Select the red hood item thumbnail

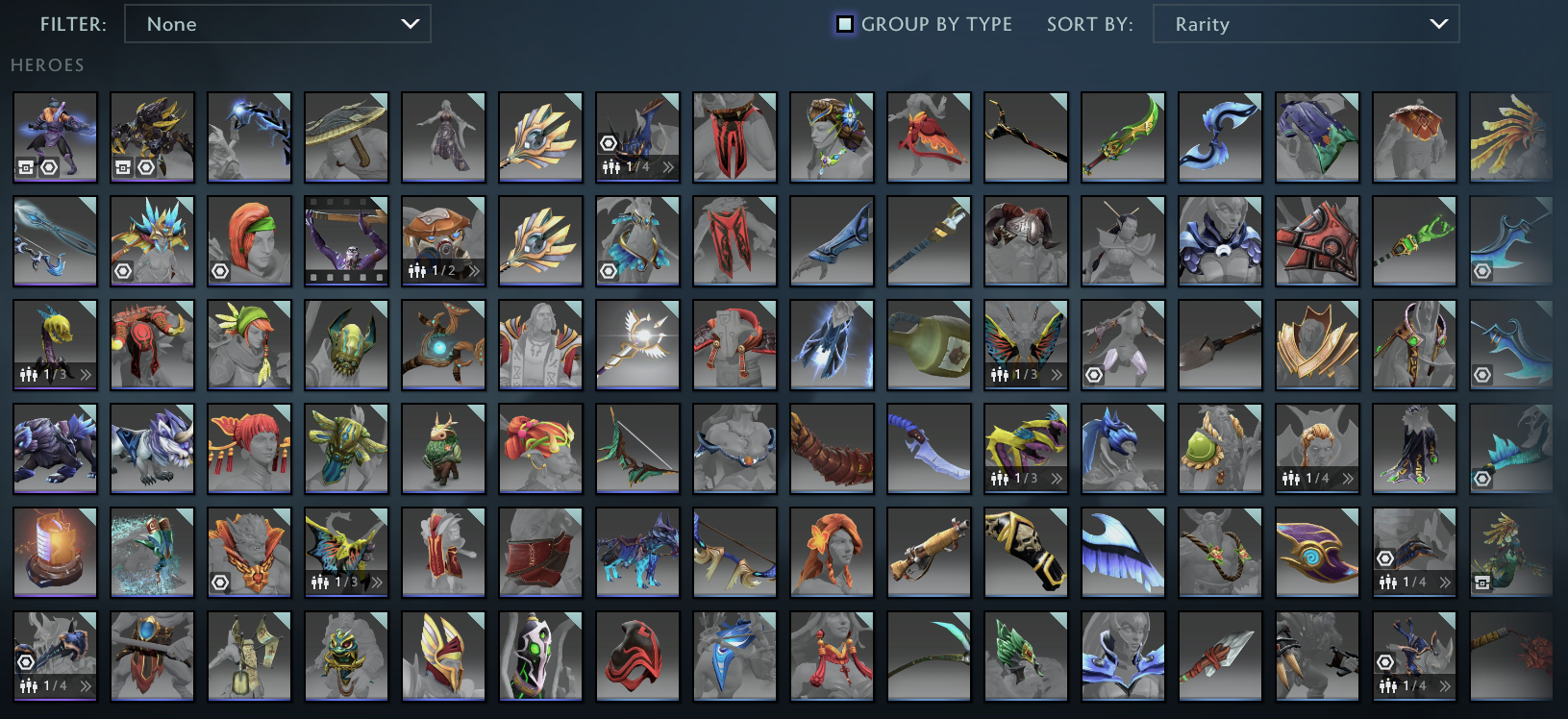(637, 657)
